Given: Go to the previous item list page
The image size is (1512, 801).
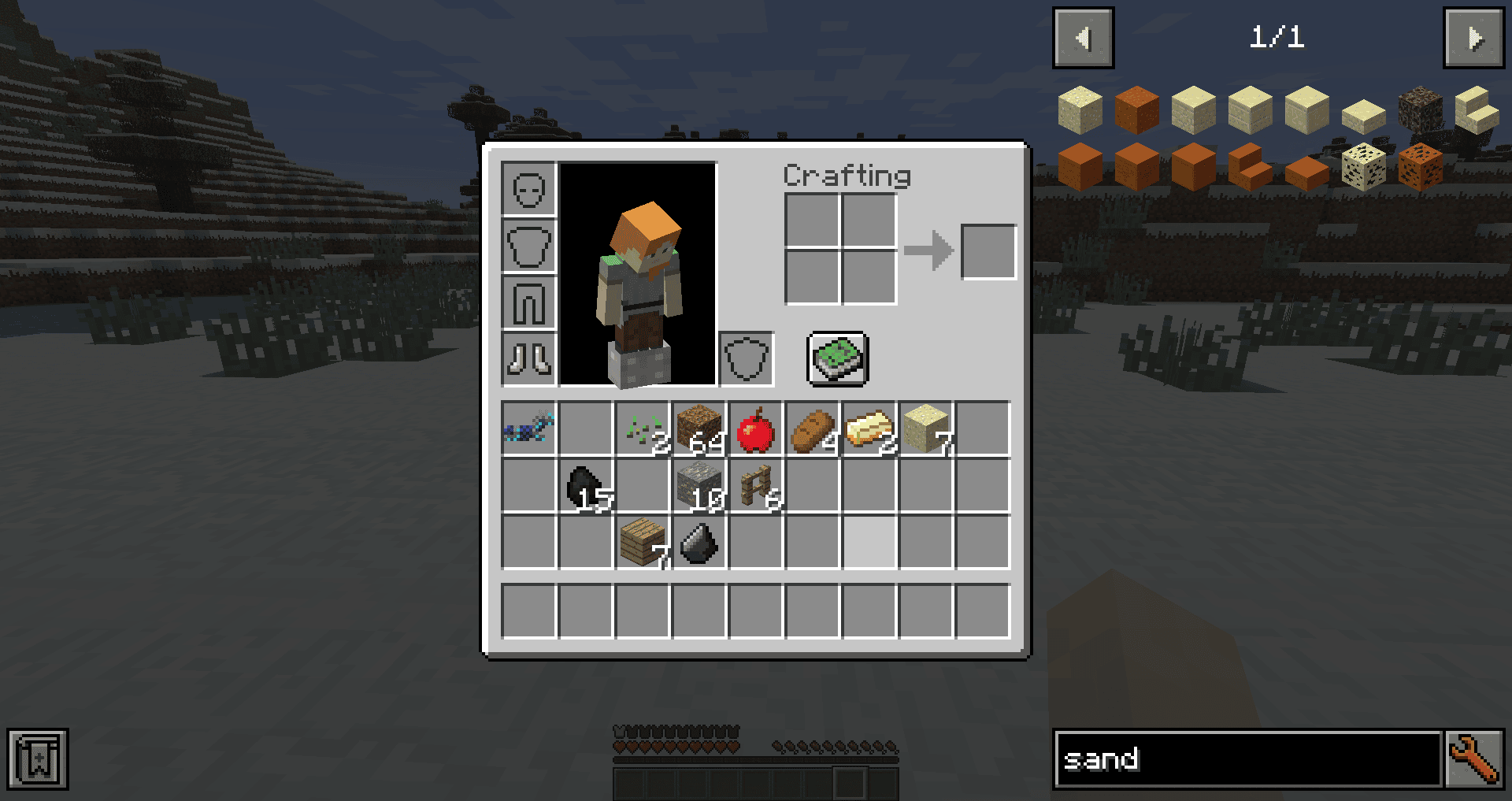Looking at the screenshot, I should coord(1083,38).
